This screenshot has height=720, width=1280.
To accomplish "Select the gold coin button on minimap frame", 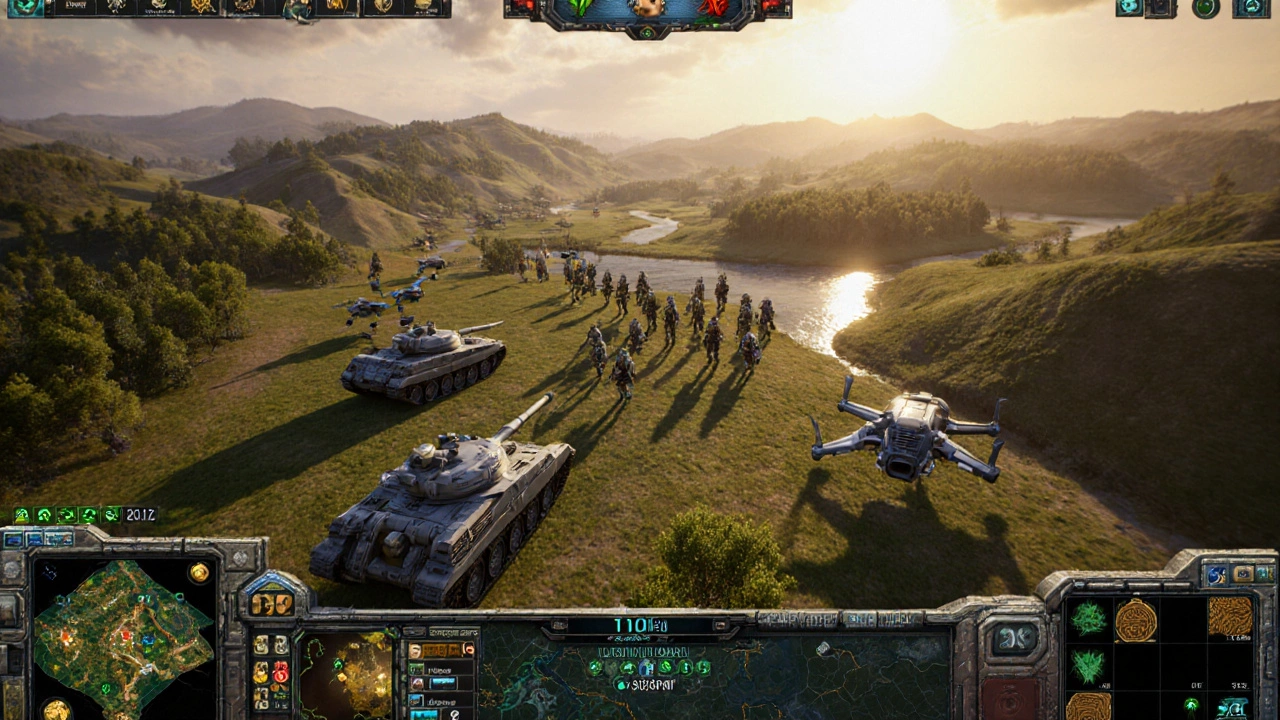I will [199, 572].
